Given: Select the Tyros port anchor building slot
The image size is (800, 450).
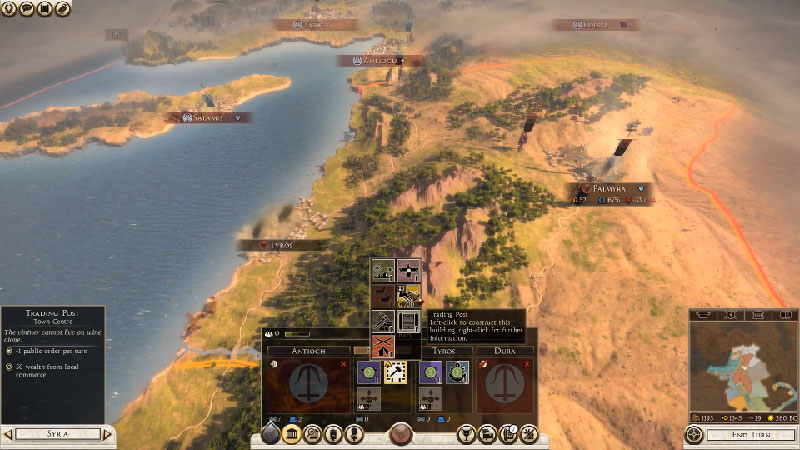Looking at the screenshot, I should click(x=458, y=372).
